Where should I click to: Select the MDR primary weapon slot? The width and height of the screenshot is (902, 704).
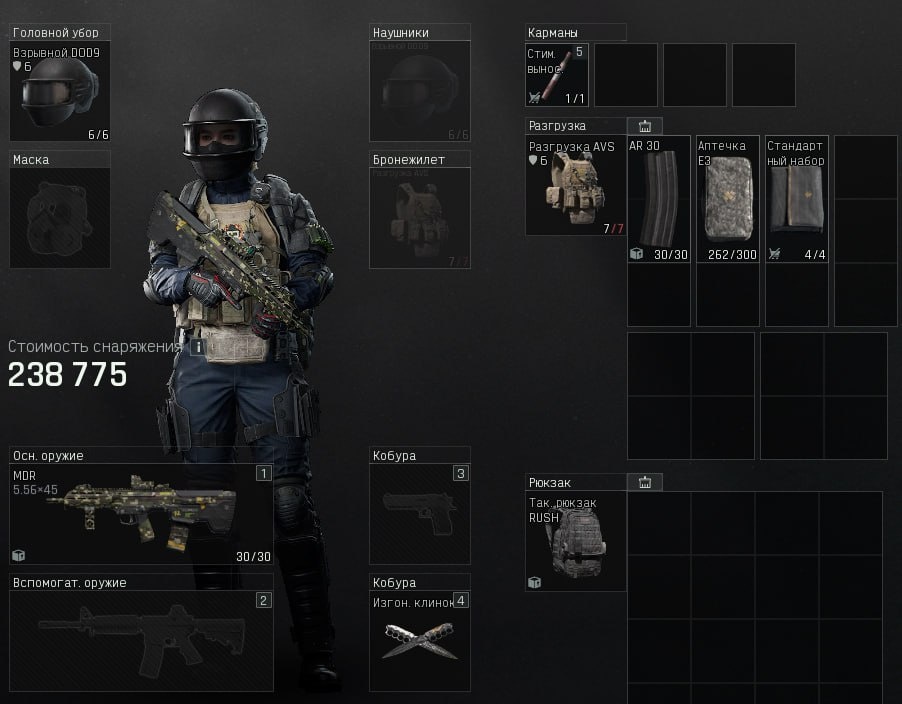tap(141, 514)
